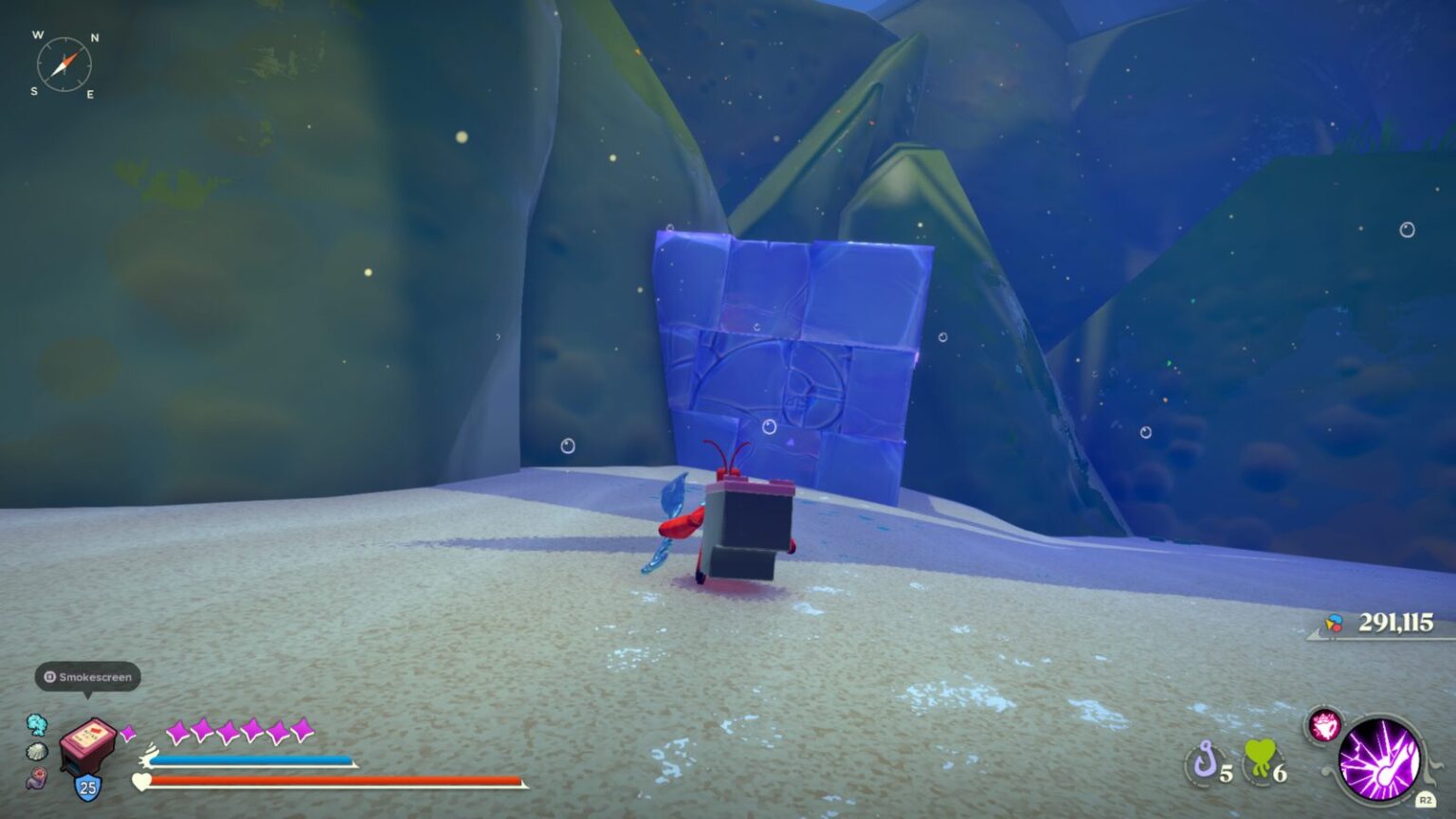Toggle the shield defense badge showing 25
Viewport: 1456px width, 819px height.
pos(86,787)
